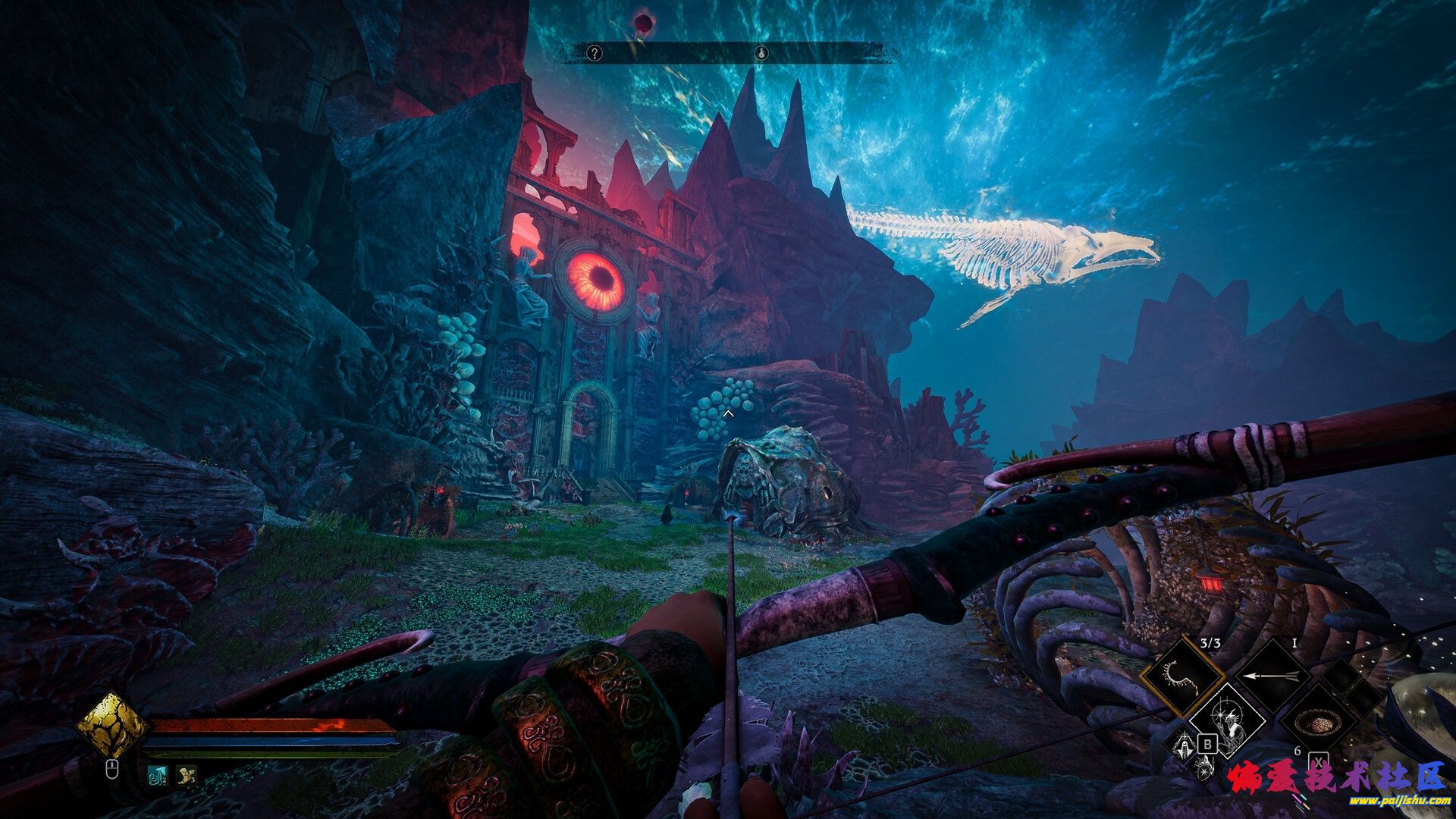
Task: Select the potion flask compass marker
Action: click(x=762, y=52)
